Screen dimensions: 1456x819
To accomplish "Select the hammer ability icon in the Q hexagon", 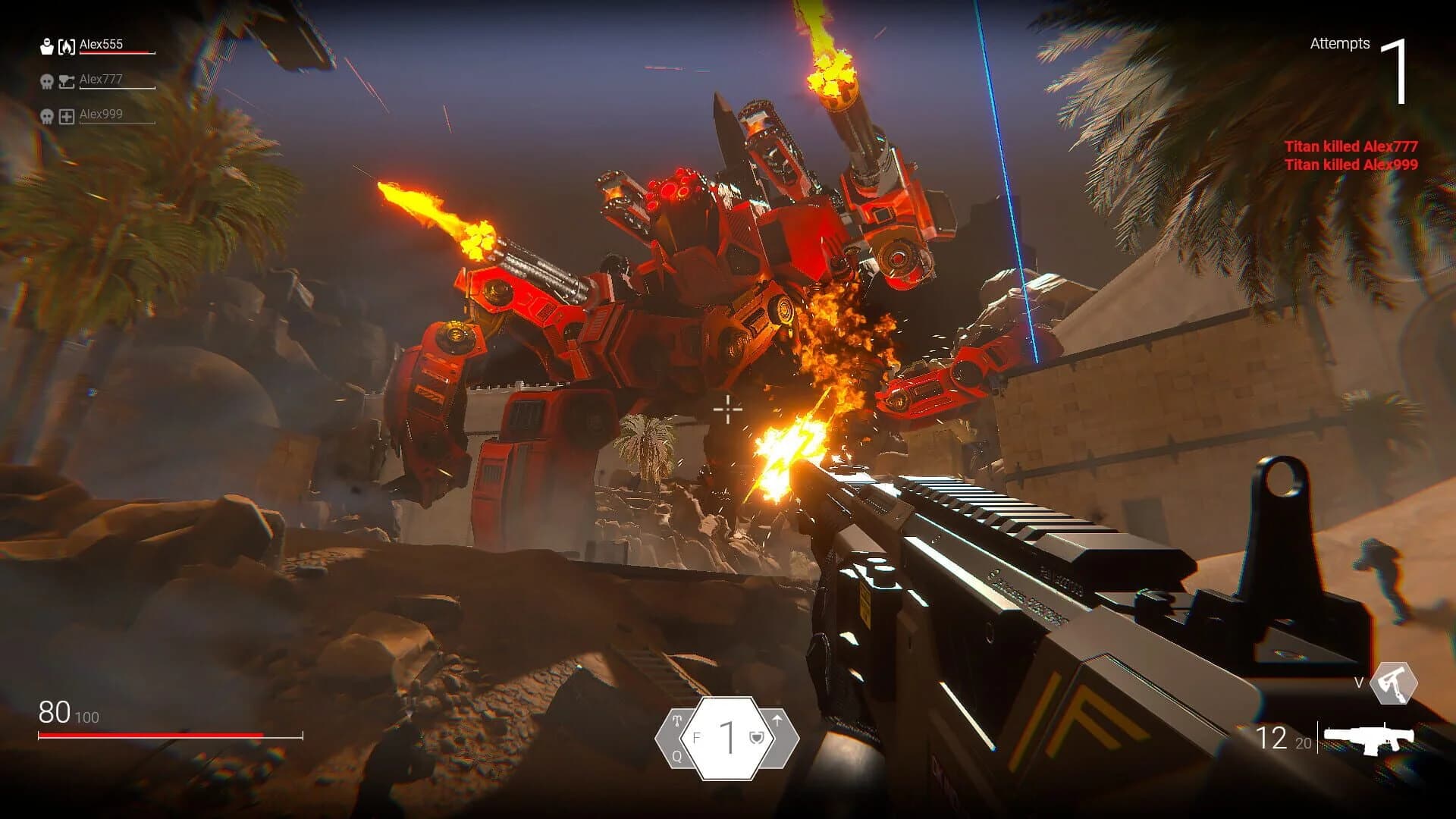I will [x=677, y=721].
